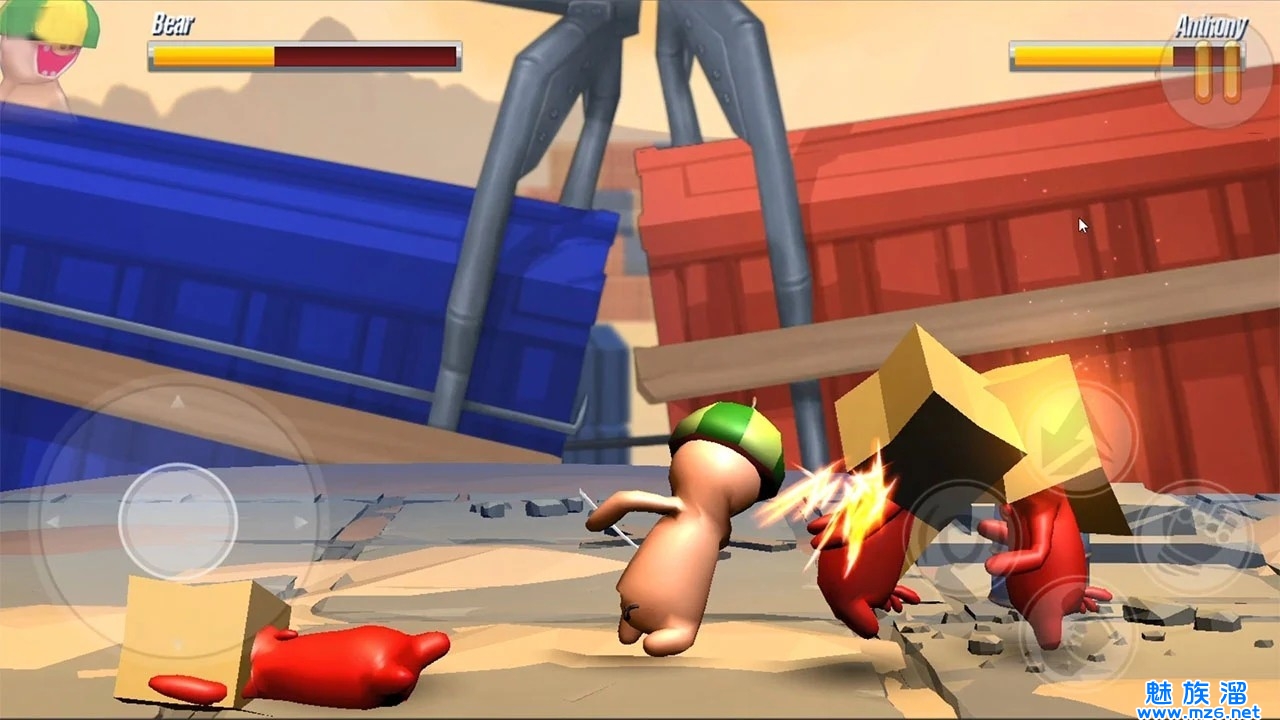The width and height of the screenshot is (1280, 720).
Task: Tap the joystick's right arrow
Action: (300, 521)
